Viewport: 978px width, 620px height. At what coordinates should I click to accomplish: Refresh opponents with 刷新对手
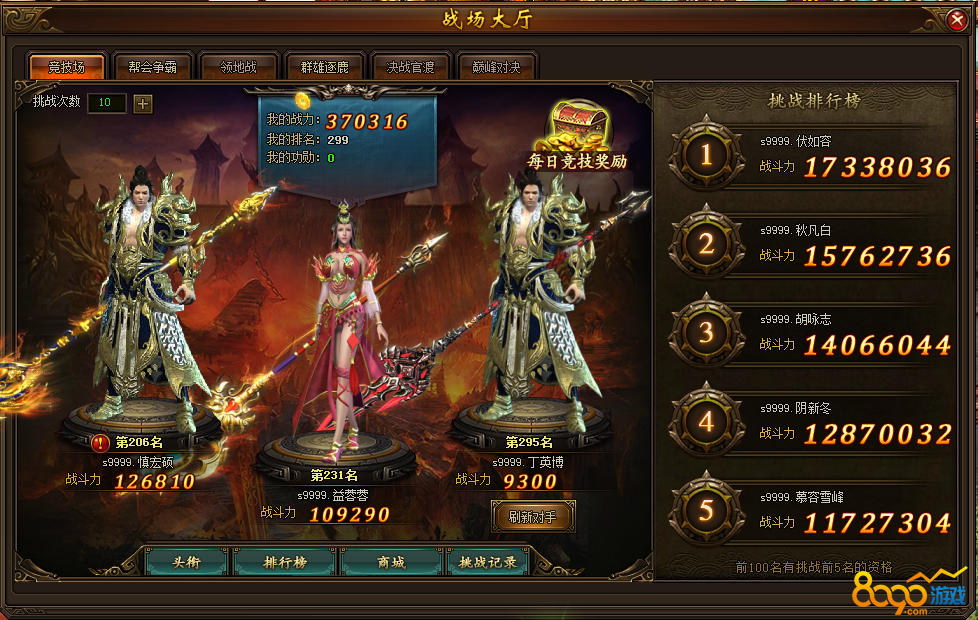point(533,517)
